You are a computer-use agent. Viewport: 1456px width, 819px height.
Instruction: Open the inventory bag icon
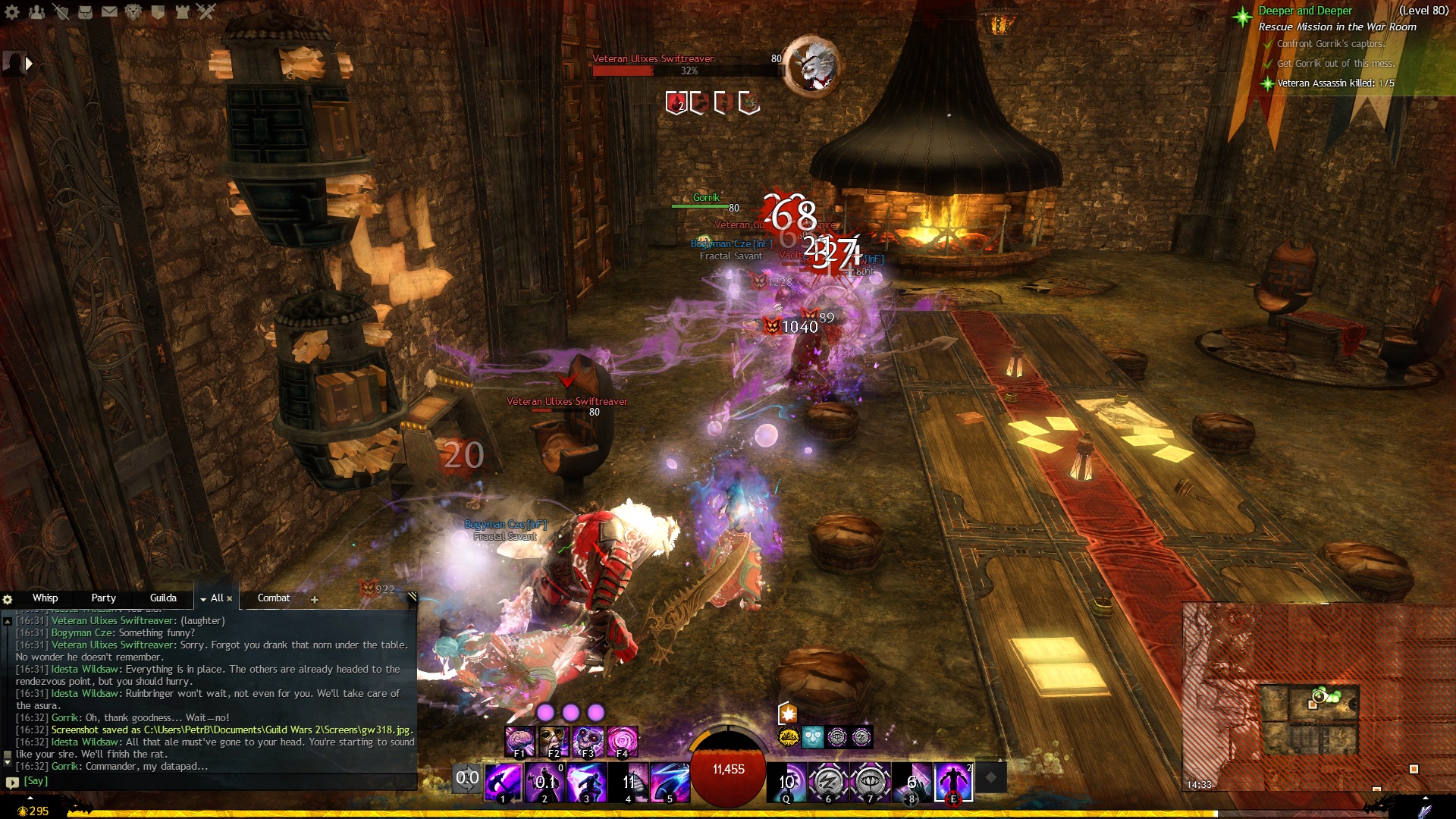tap(86, 11)
